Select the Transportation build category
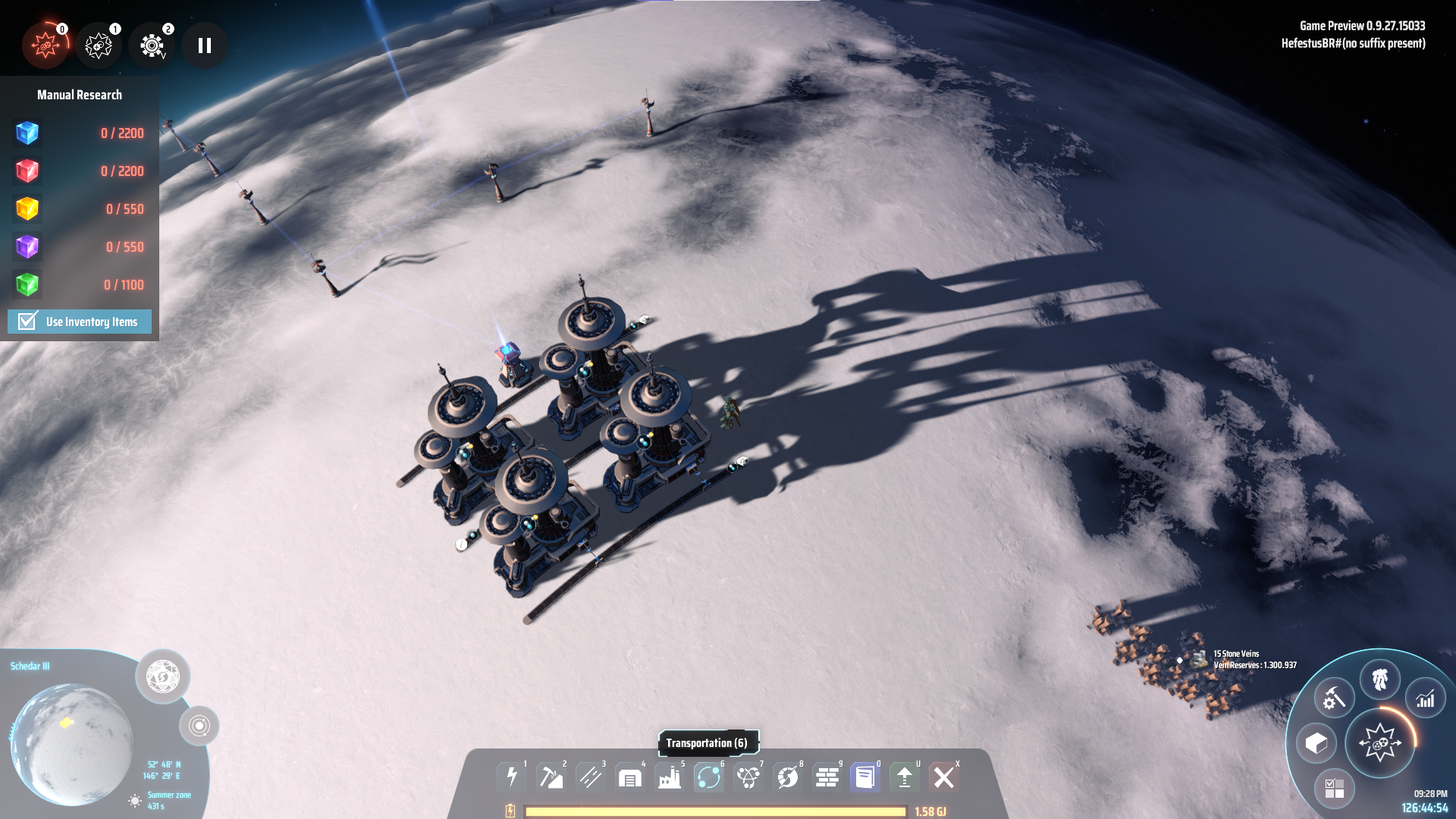The width and height of the screenshot is (1456, 819). click(x=709, y=777)
